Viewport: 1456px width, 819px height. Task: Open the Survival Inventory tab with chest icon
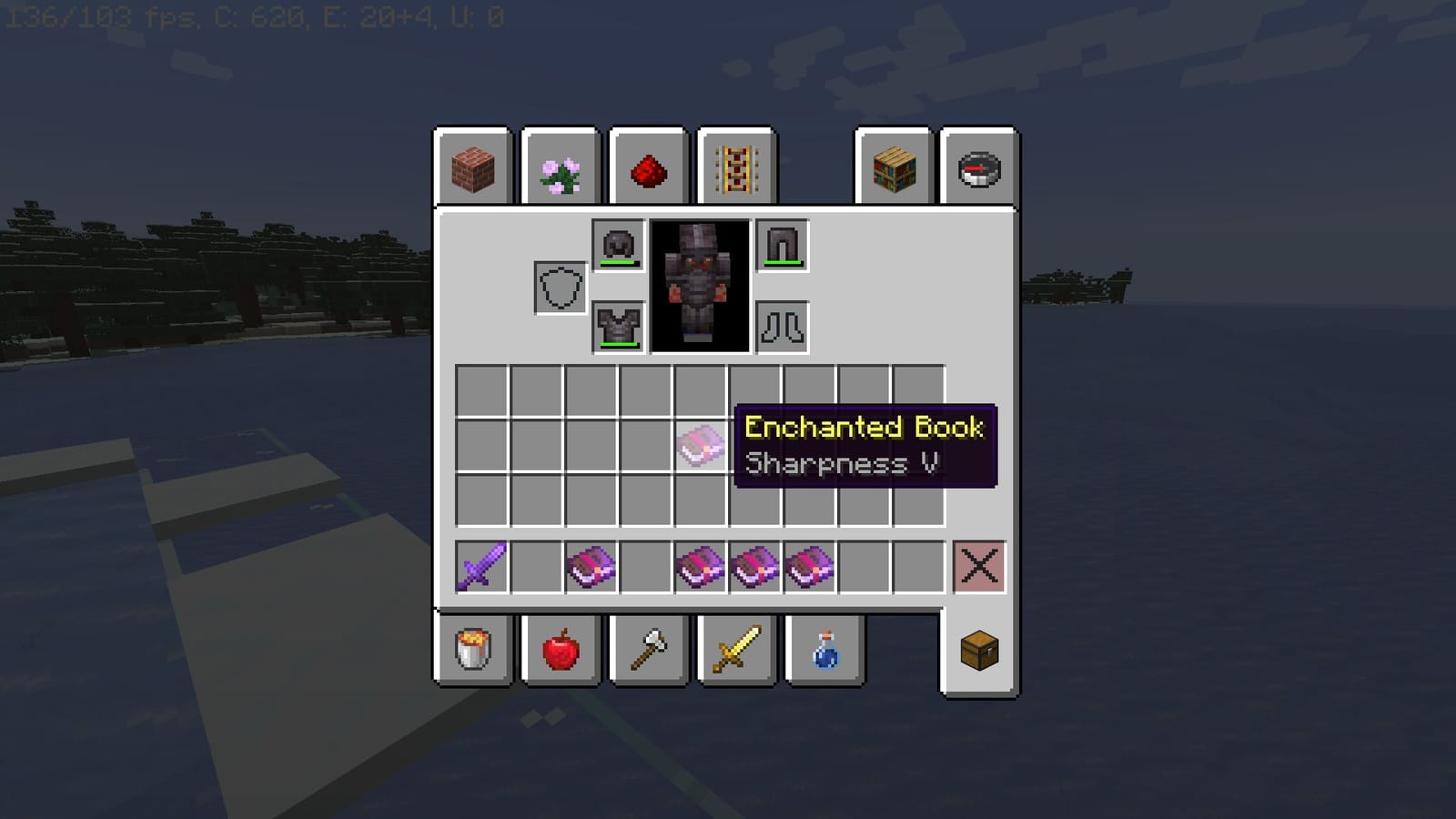click(980, 651)
